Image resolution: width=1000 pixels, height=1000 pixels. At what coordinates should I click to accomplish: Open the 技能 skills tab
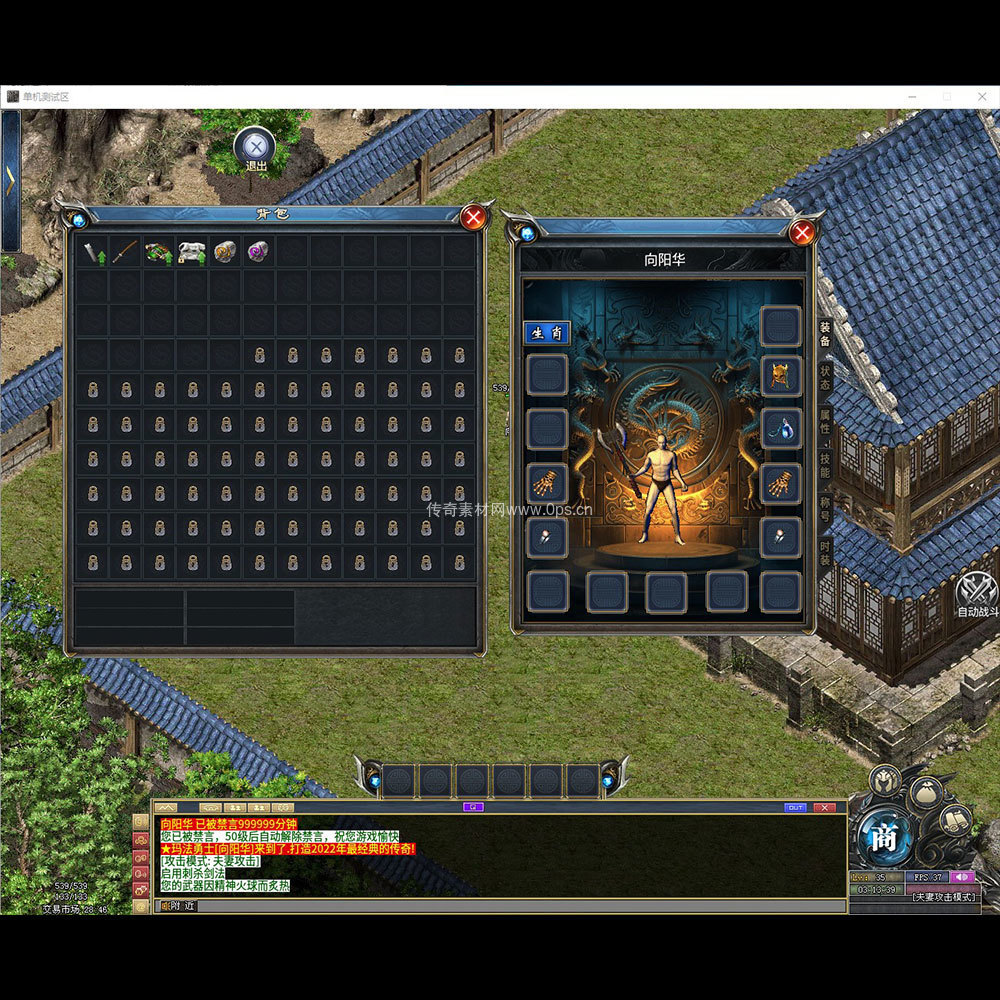[x=825, y=465]
